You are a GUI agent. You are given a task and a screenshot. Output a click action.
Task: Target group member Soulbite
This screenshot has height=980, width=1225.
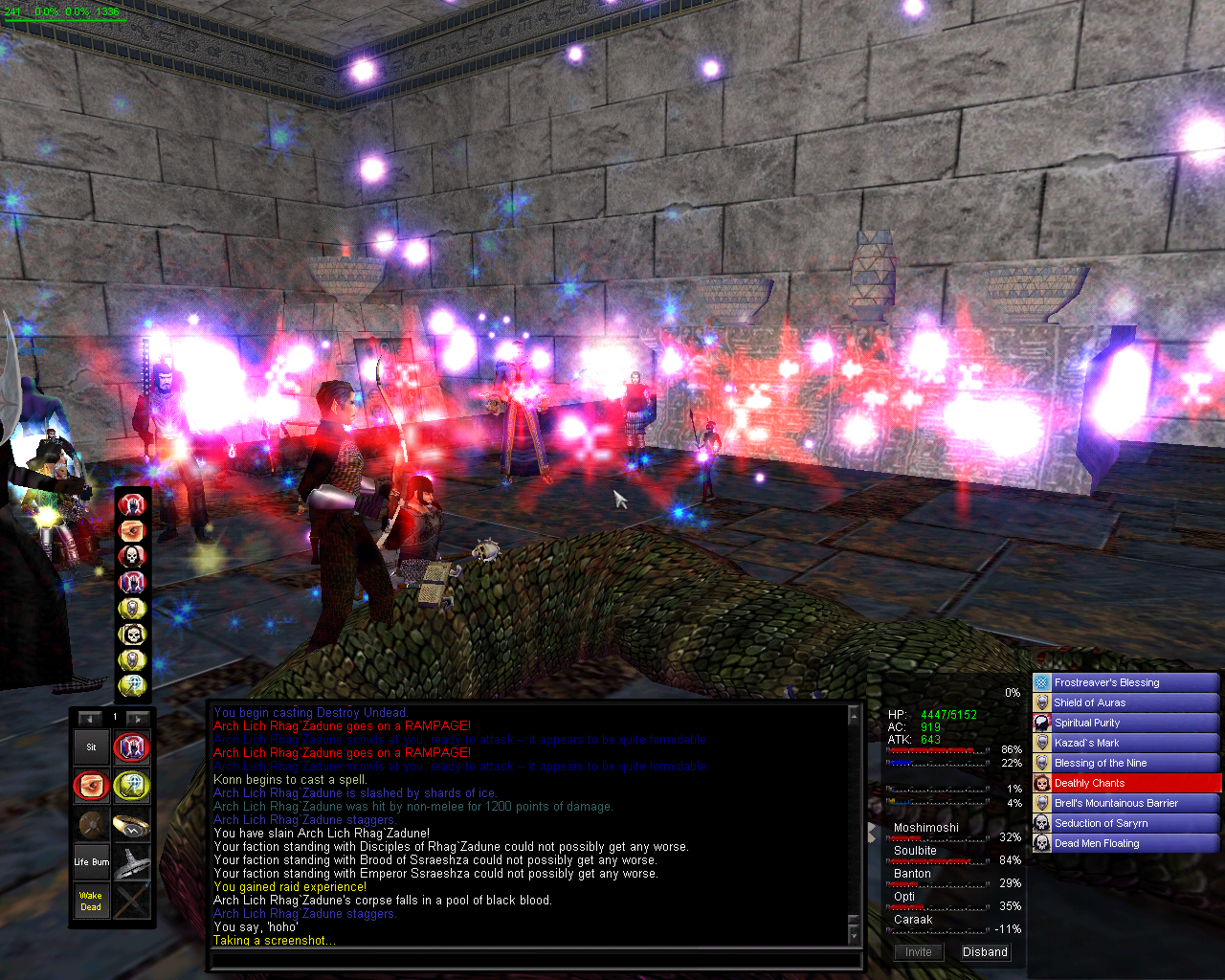click(916, 851)
